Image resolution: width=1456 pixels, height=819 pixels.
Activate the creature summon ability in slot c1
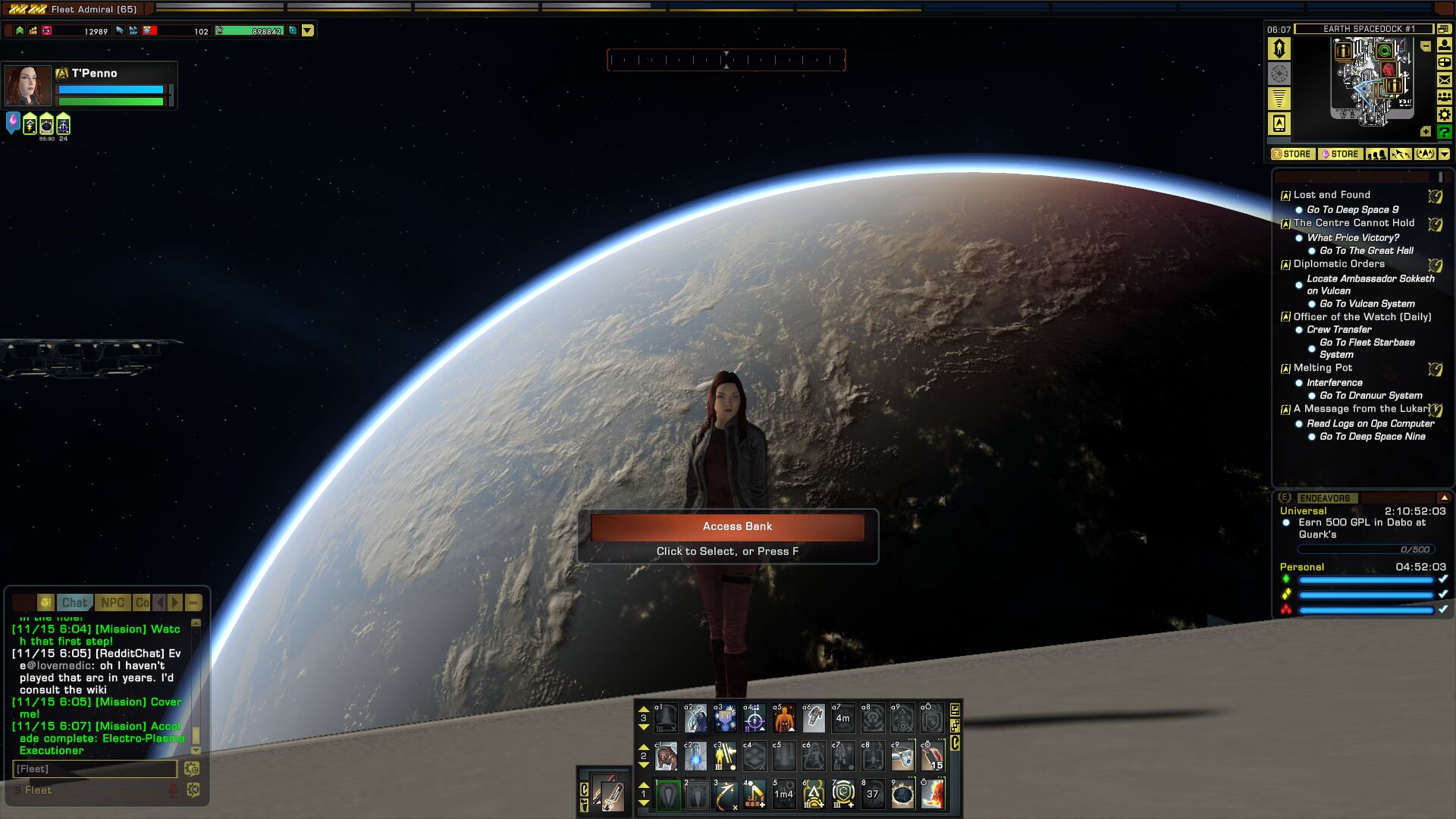point(666,756)
